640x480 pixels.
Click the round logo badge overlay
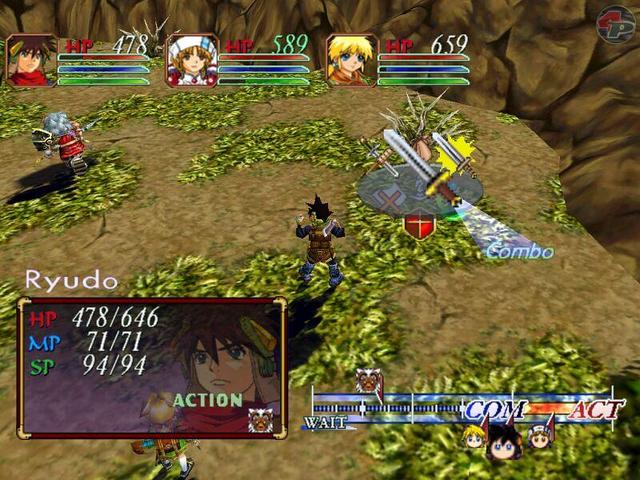tap(614, 24)
